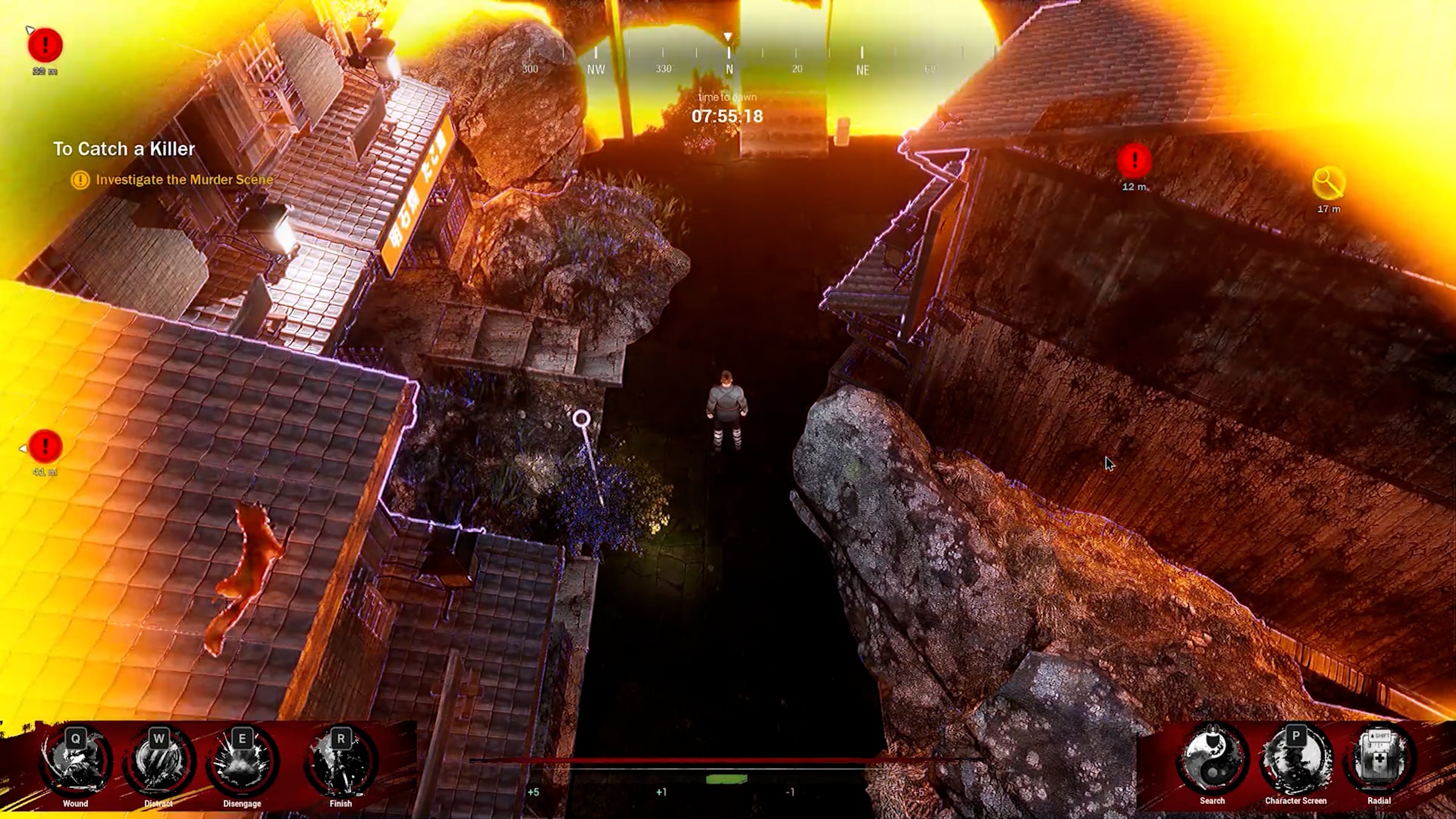Click the red alert marker at 32 m
The height and width of the screenshot is (819, 1456).
click(45, 45)
